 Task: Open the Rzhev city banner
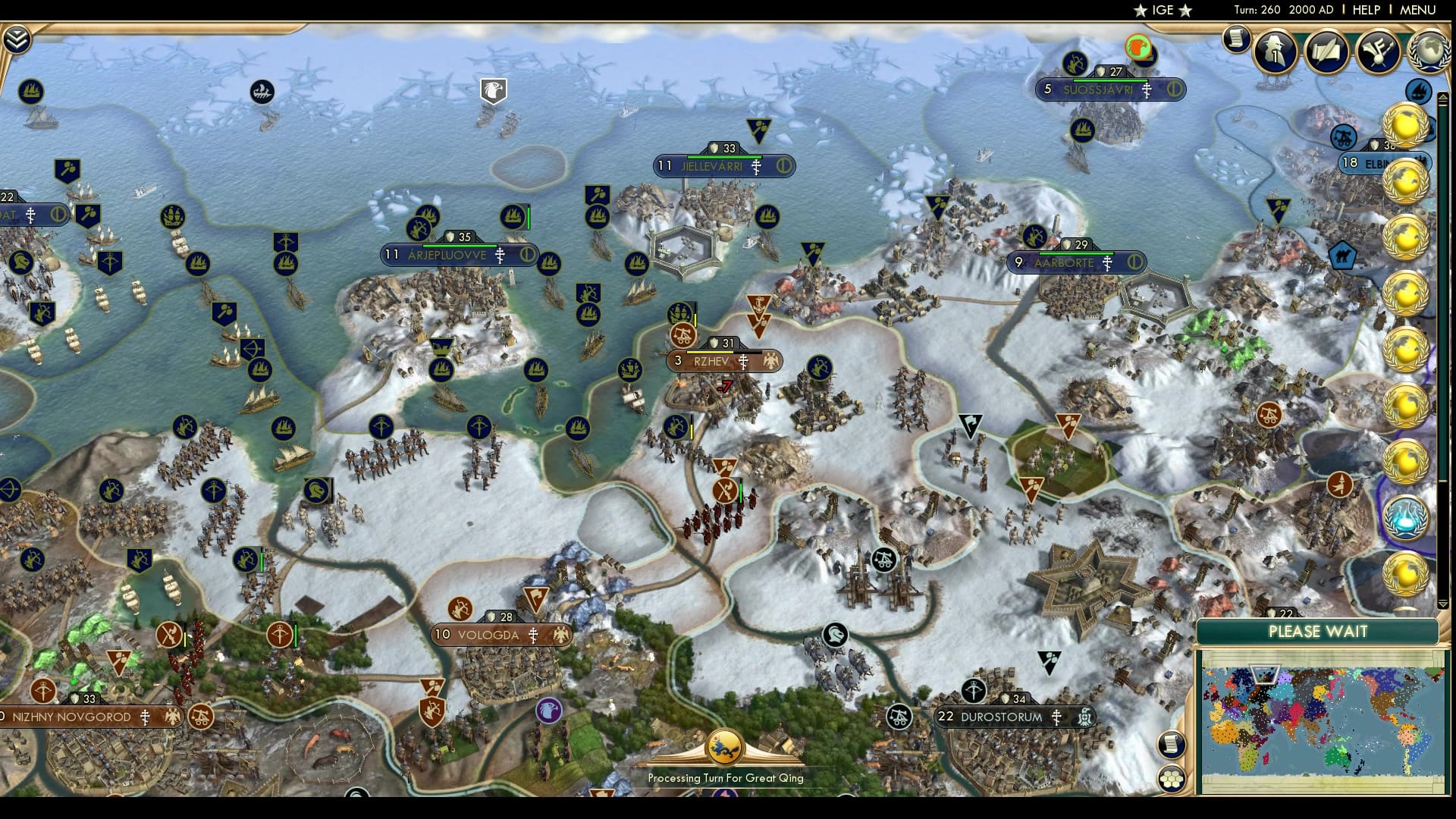[x=713, y=361]
